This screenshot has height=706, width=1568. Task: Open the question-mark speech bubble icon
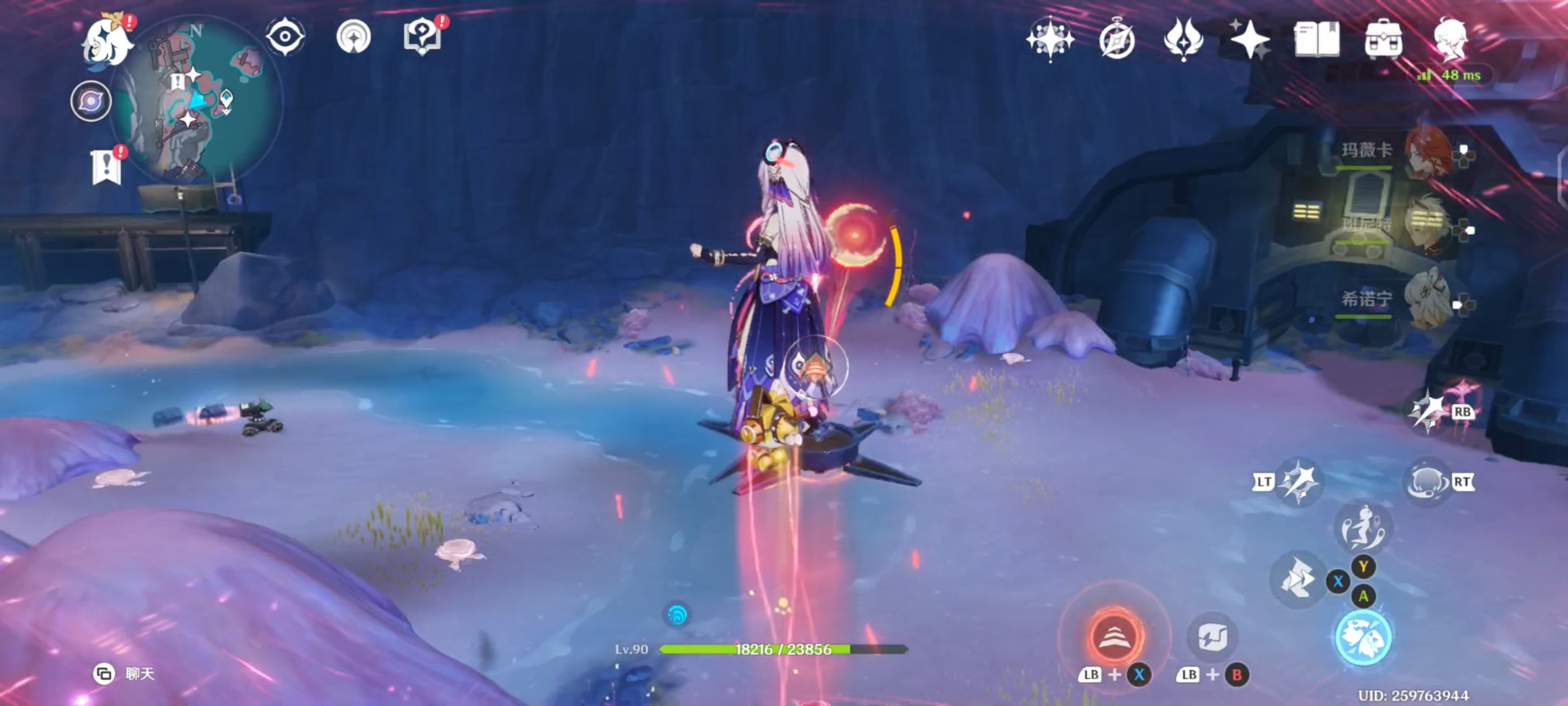point(422,36)
